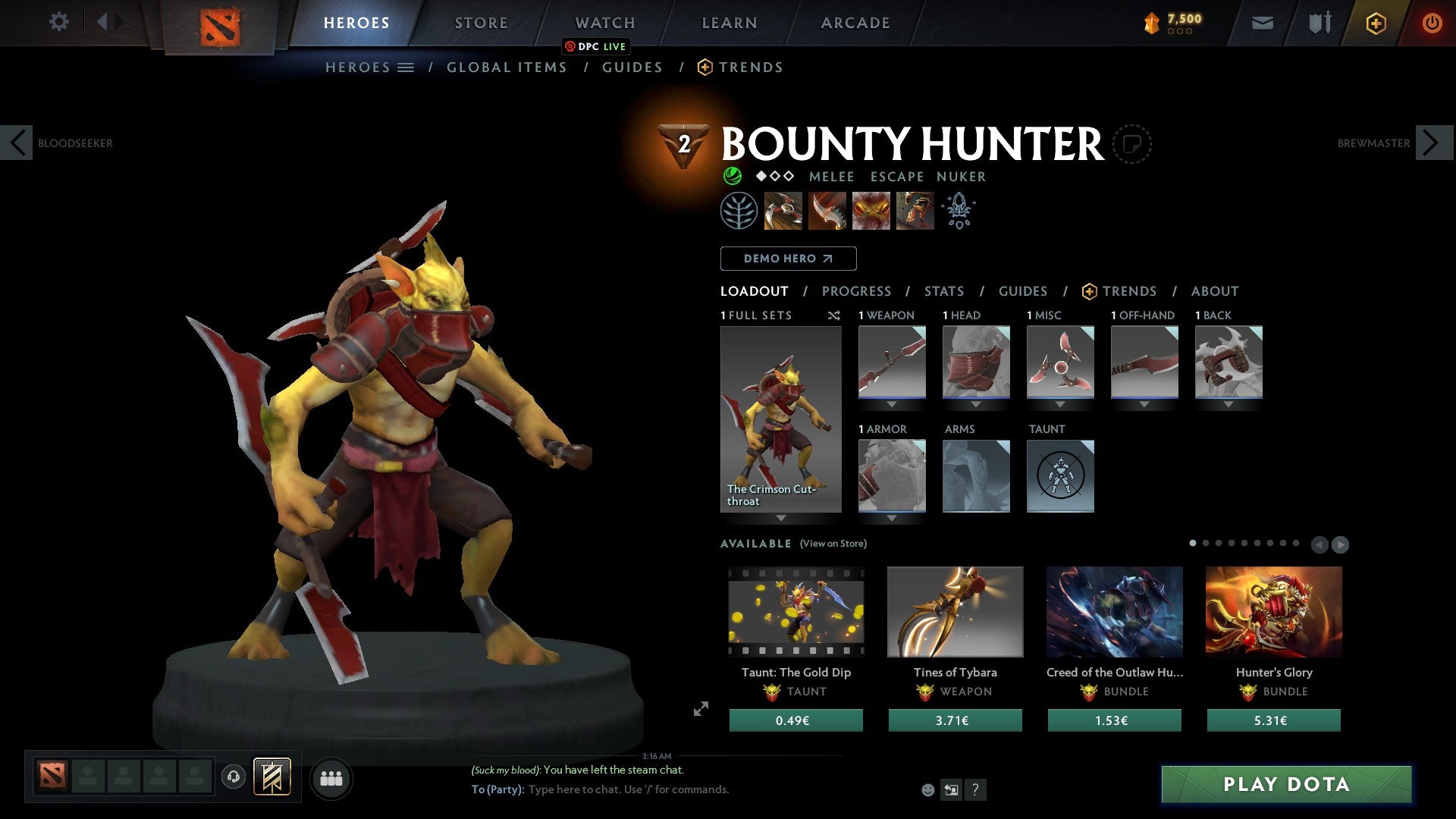Viewport: 1456px width, 819px height.
Task: Open the voice chat headset icon
Action: pyautogui.click(x=233, y=777)
